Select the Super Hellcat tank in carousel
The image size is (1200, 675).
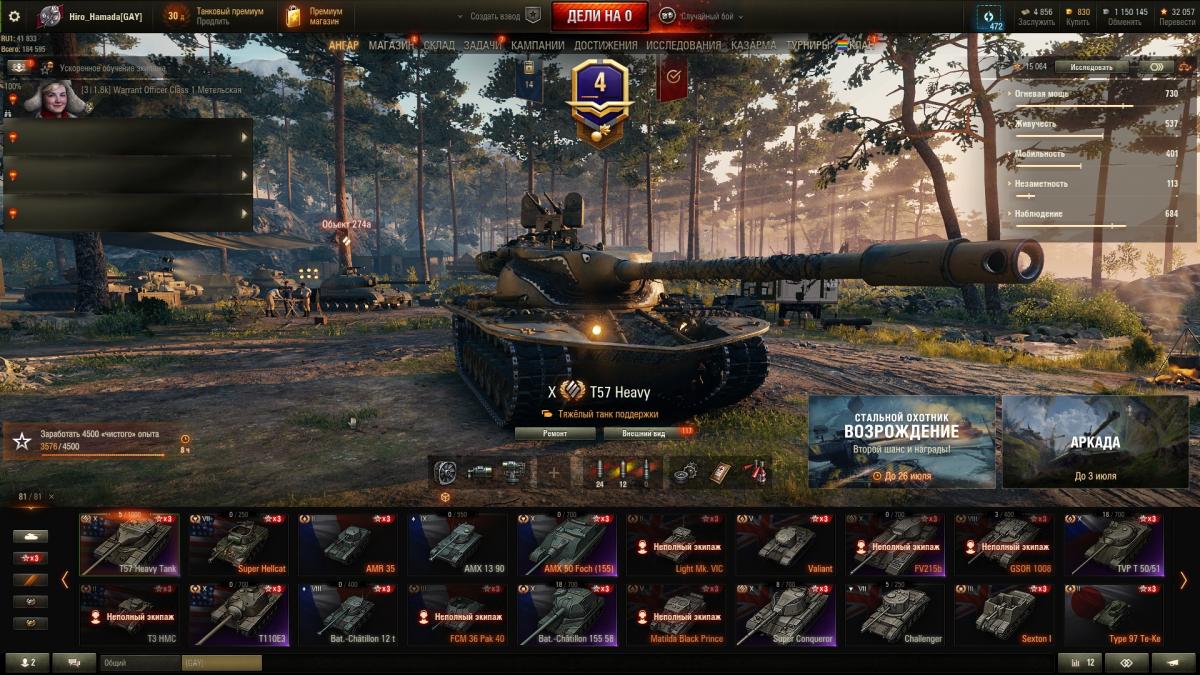click(x=238, y=545)
